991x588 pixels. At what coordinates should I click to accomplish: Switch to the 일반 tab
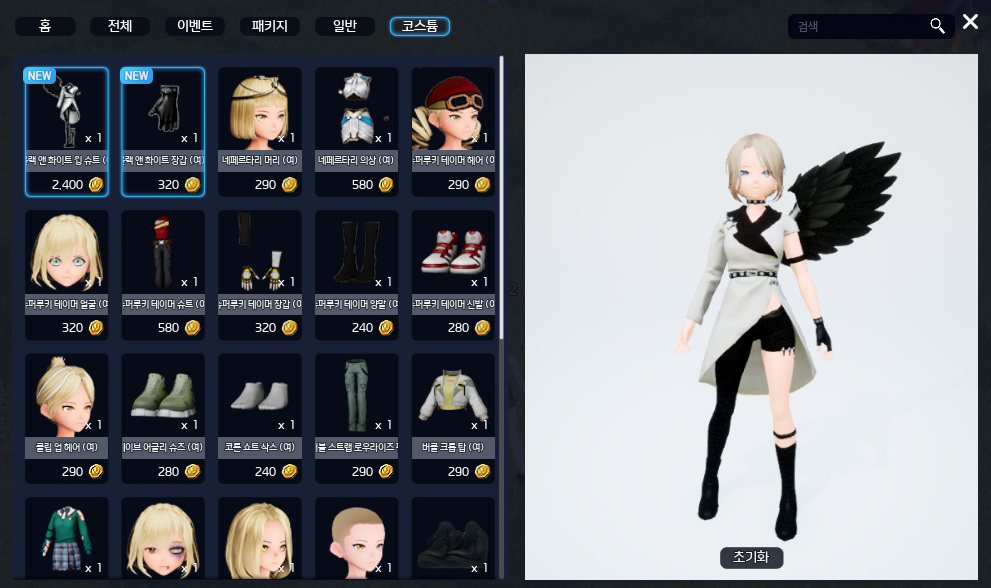coord(344,26)
